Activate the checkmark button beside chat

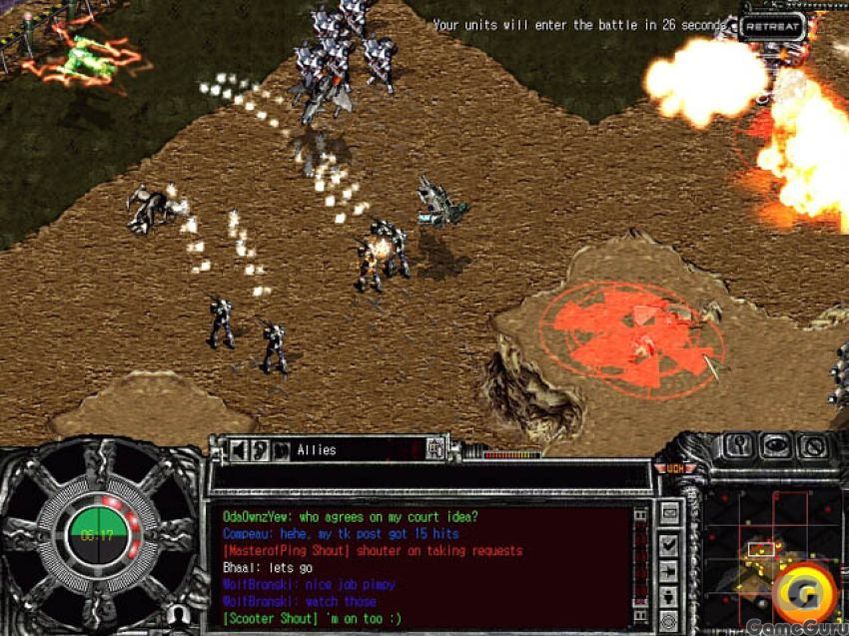[669, 544]
